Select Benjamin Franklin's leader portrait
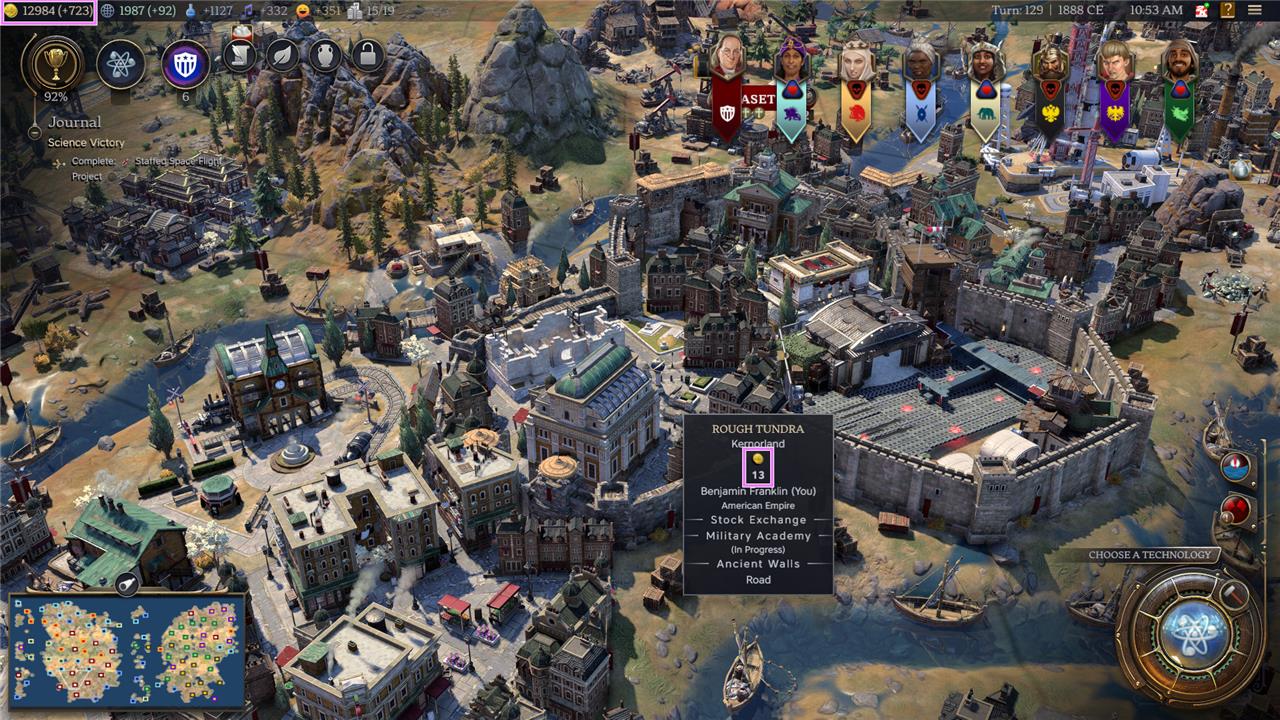1280x720 pixels. [x=727, y=58]
